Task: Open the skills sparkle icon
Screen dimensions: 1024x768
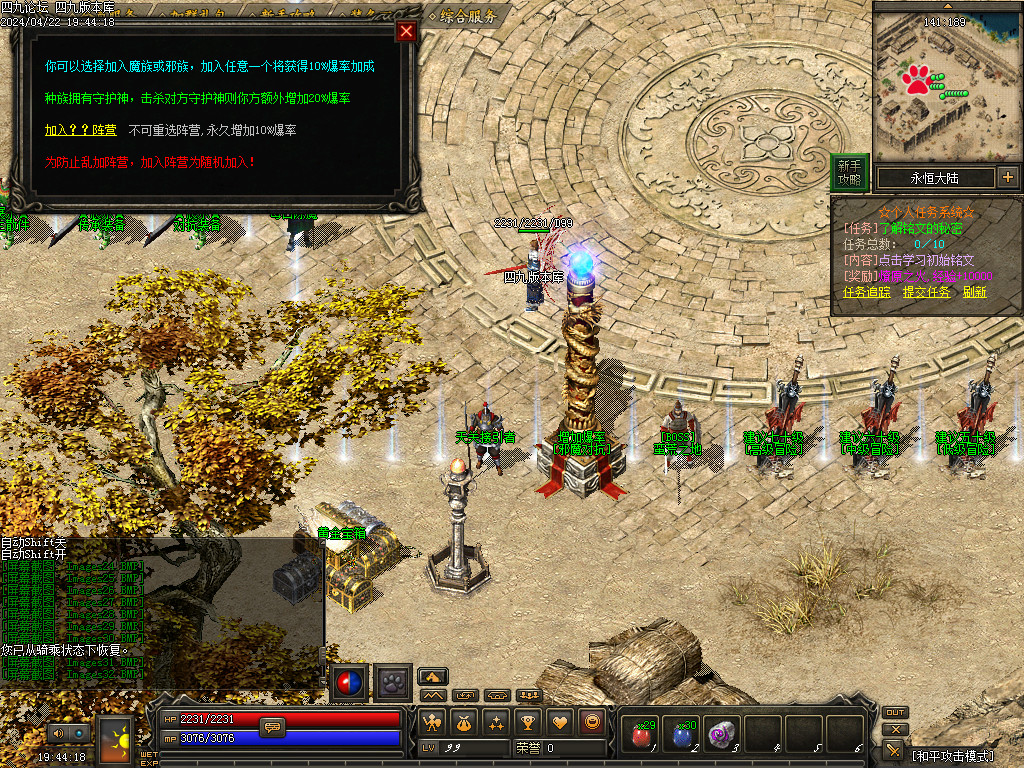Action: [496, 721]
